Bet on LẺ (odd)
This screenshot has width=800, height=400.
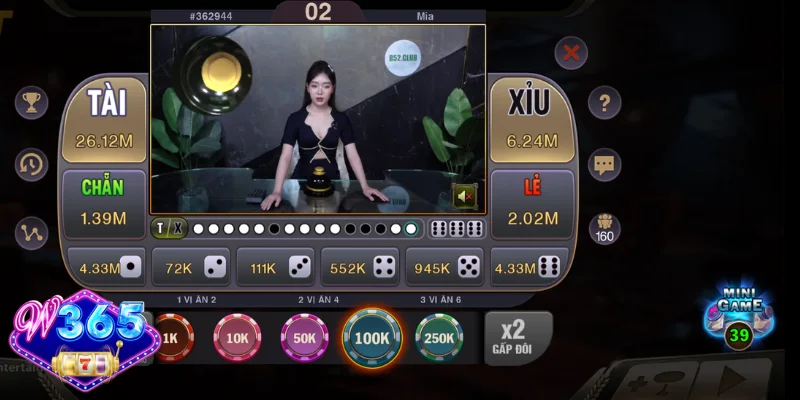[532, 204]
